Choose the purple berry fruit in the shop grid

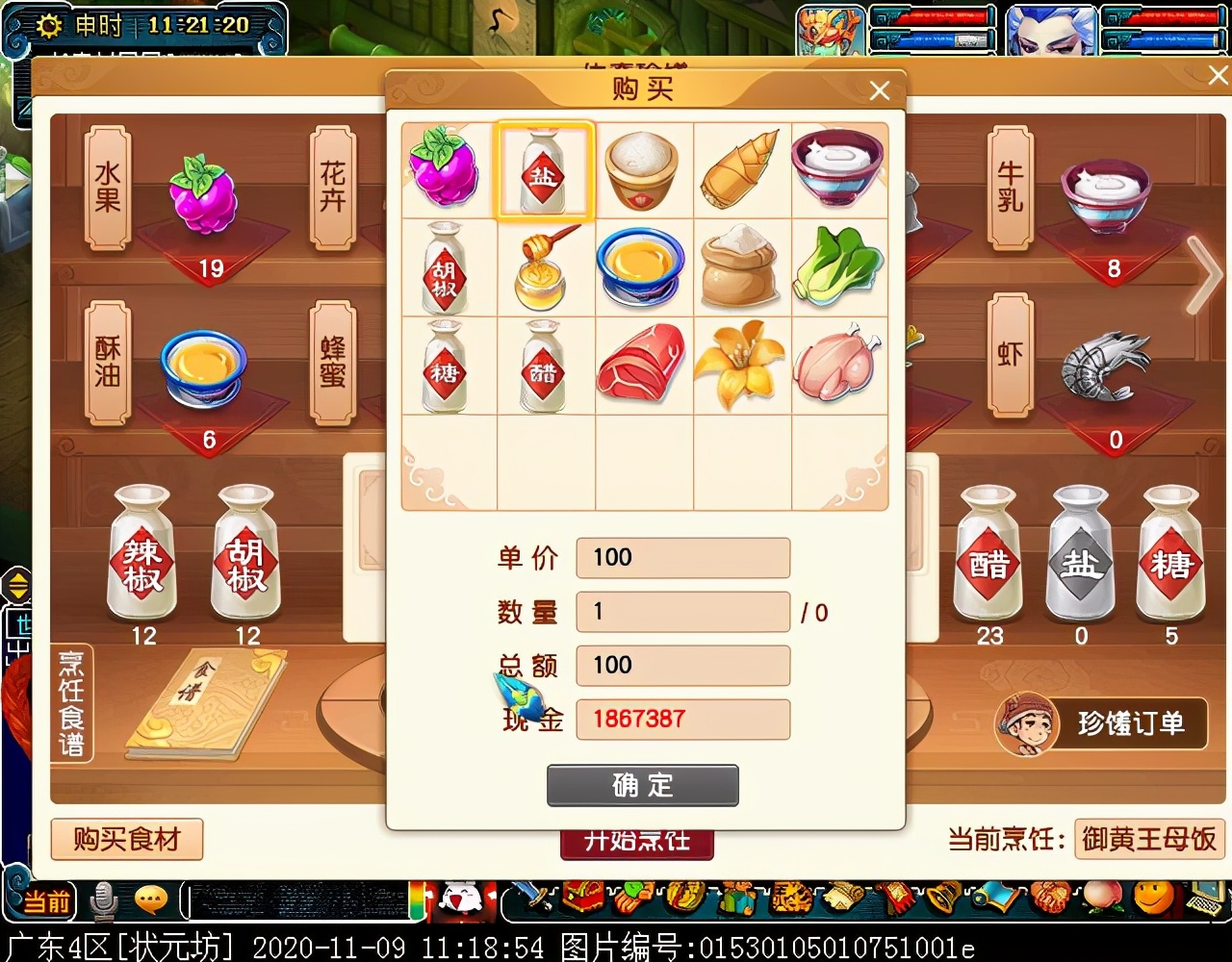click(446, 169)
